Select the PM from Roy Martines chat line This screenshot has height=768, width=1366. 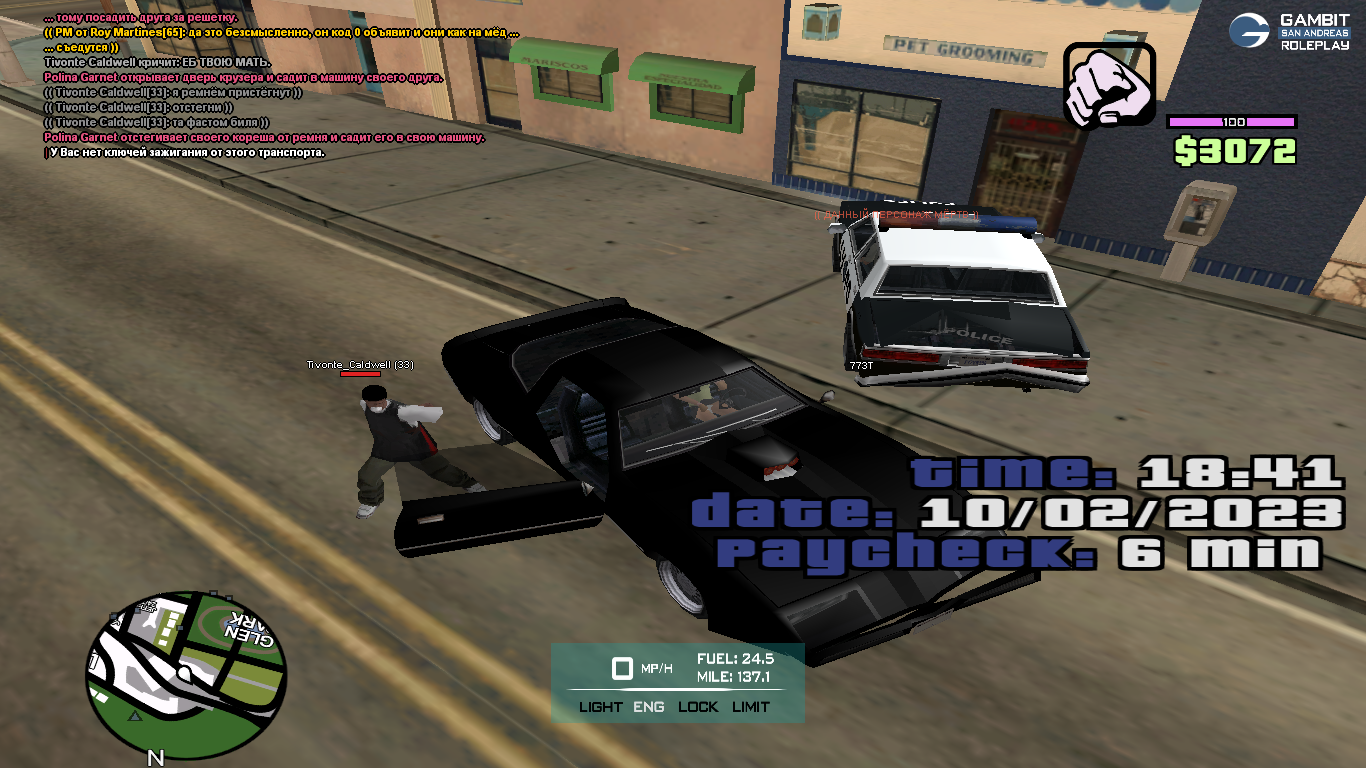click(x=281, y=33)
